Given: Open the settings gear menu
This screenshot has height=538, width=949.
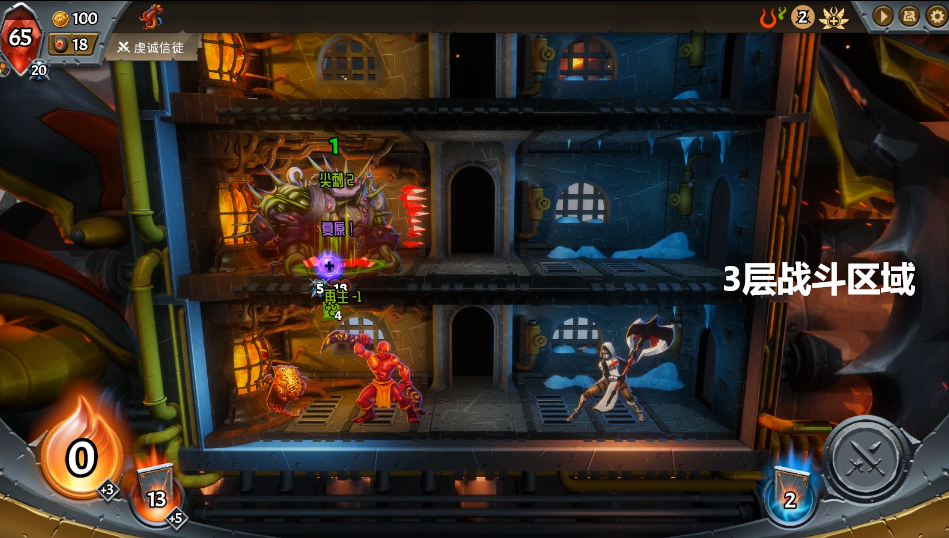Looking at the screenshot, I should (x=936, y=16).
